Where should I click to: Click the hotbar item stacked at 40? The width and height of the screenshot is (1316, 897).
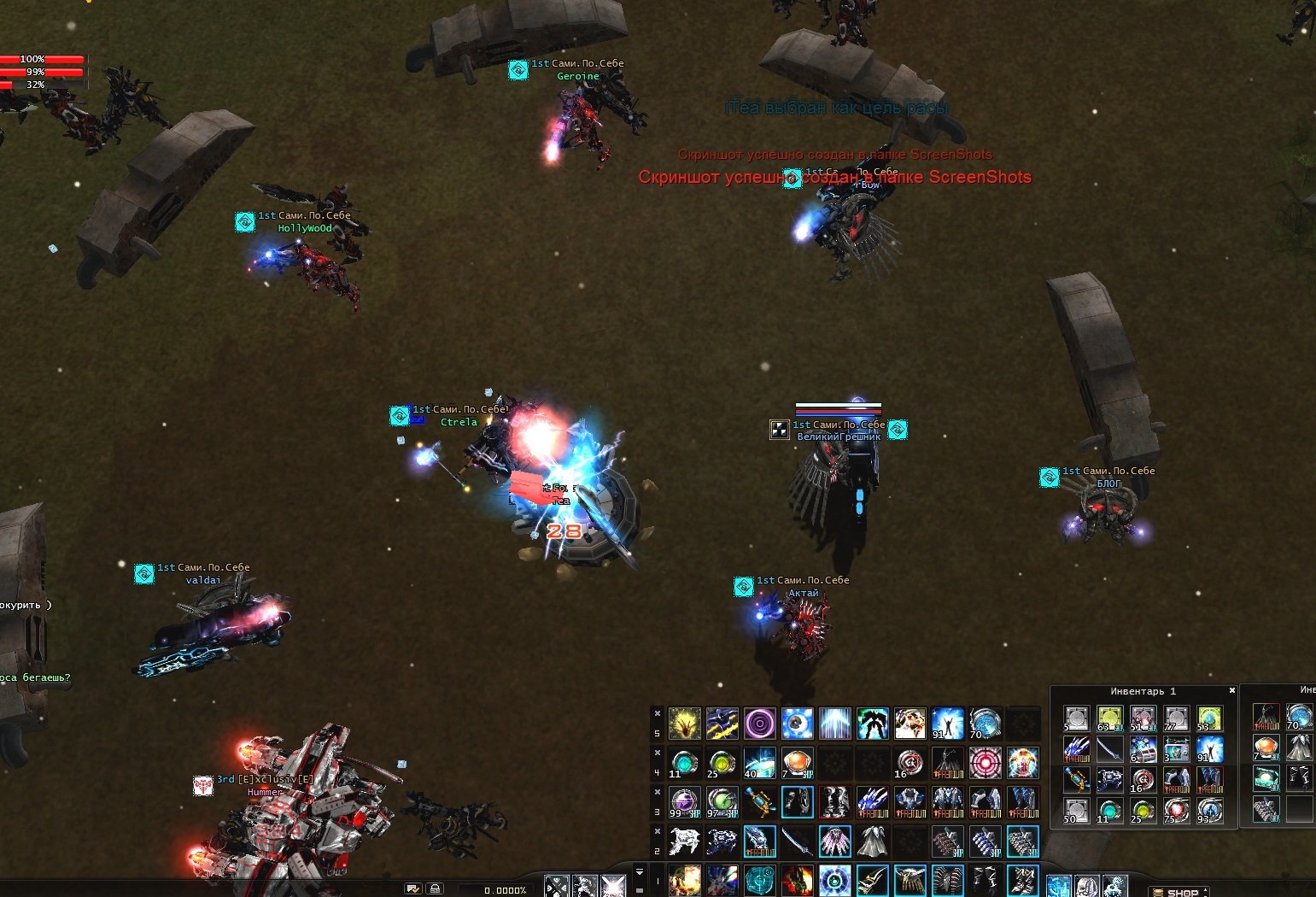759,762
